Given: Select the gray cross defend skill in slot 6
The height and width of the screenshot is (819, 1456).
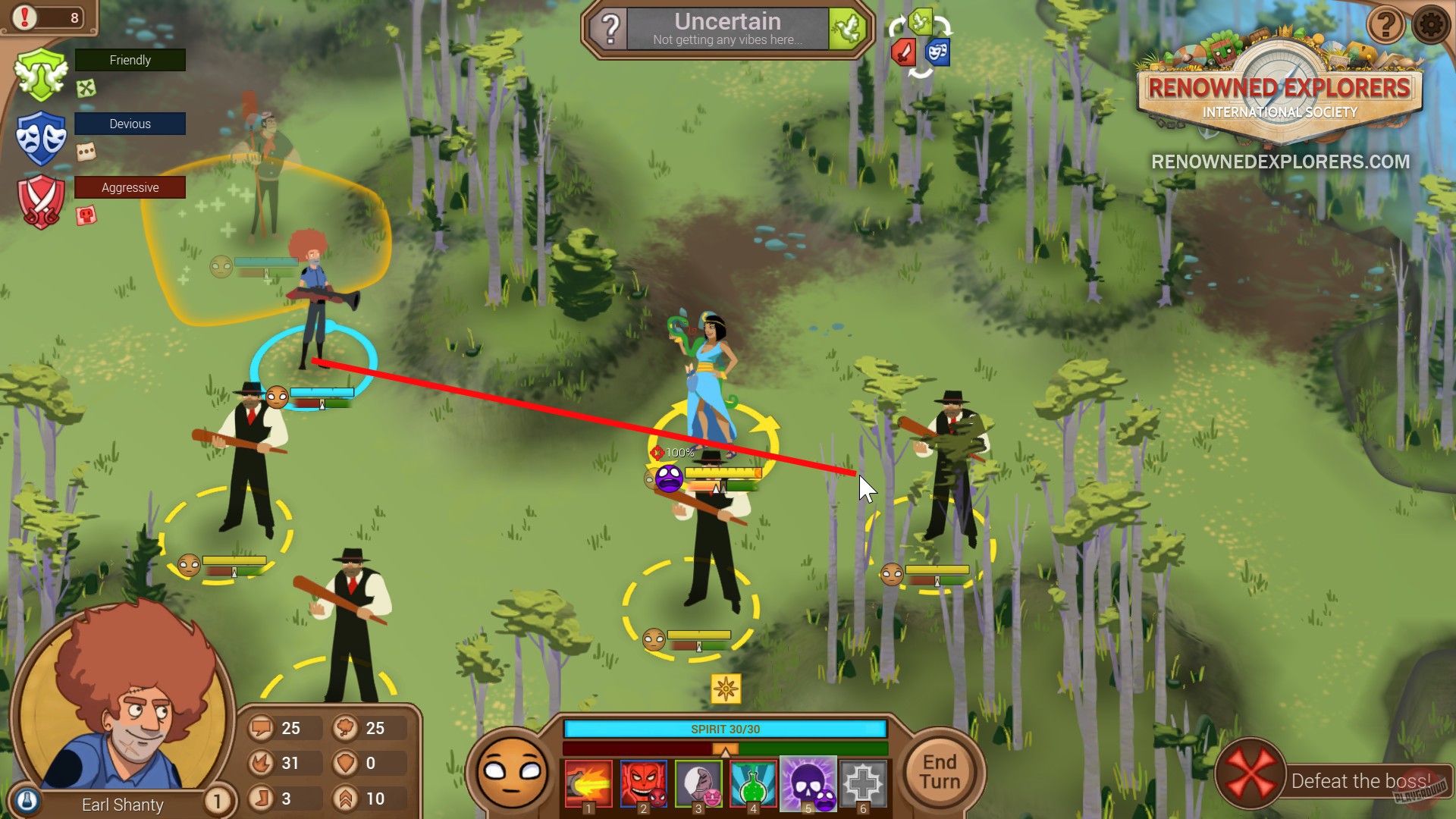Looking at the screenshot, I should click(x=862, y=785).
